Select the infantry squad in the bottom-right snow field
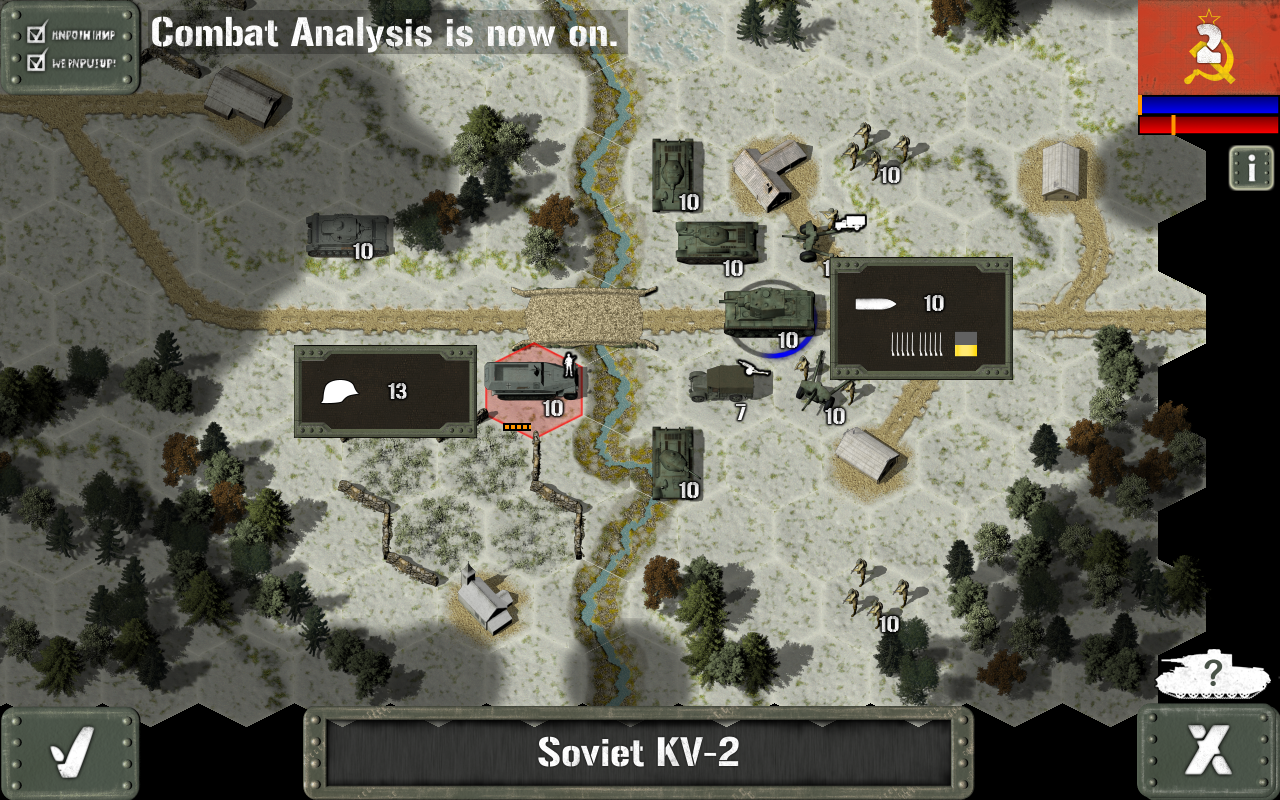Screen dimensions: 1280x800 872,595
